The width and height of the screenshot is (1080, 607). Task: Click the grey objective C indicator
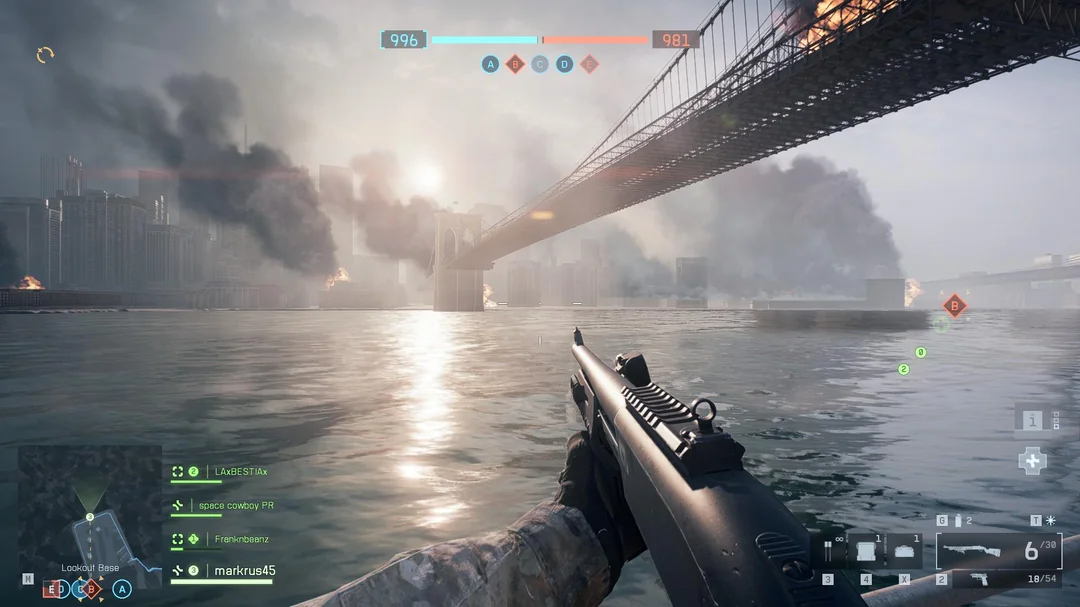(x=540, y=64)
